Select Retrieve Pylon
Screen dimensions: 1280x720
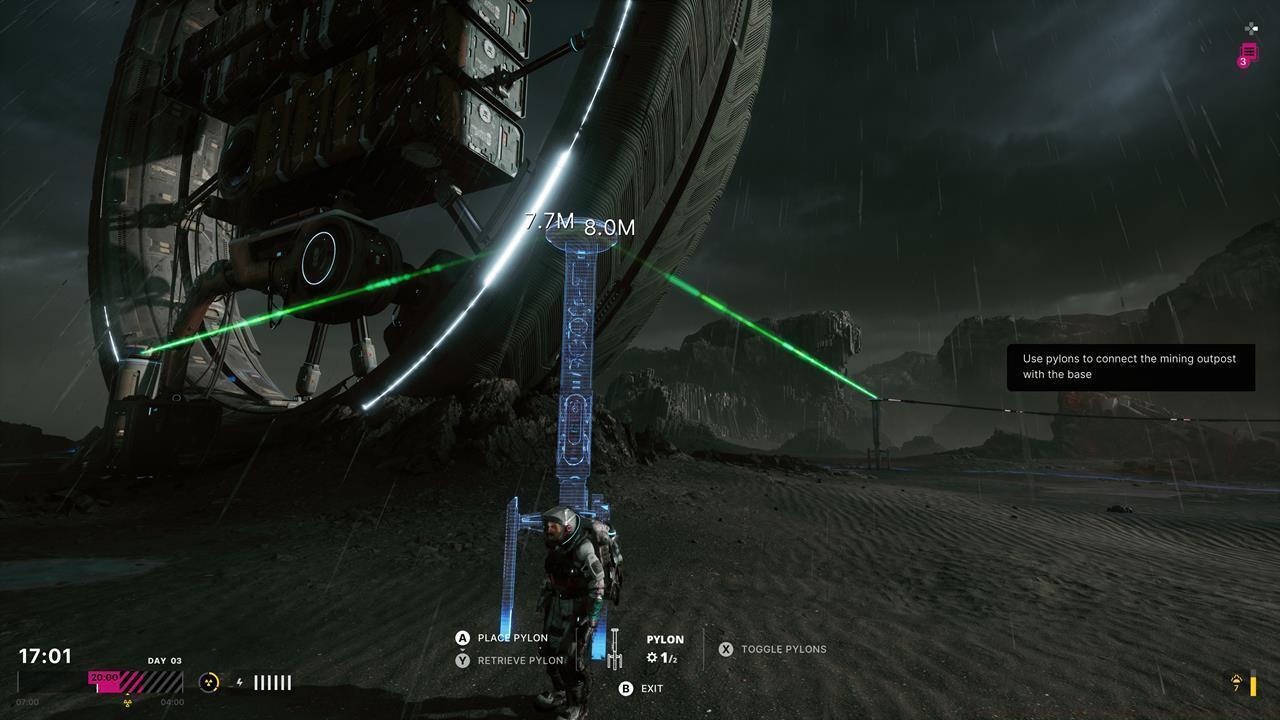[520, 660]
